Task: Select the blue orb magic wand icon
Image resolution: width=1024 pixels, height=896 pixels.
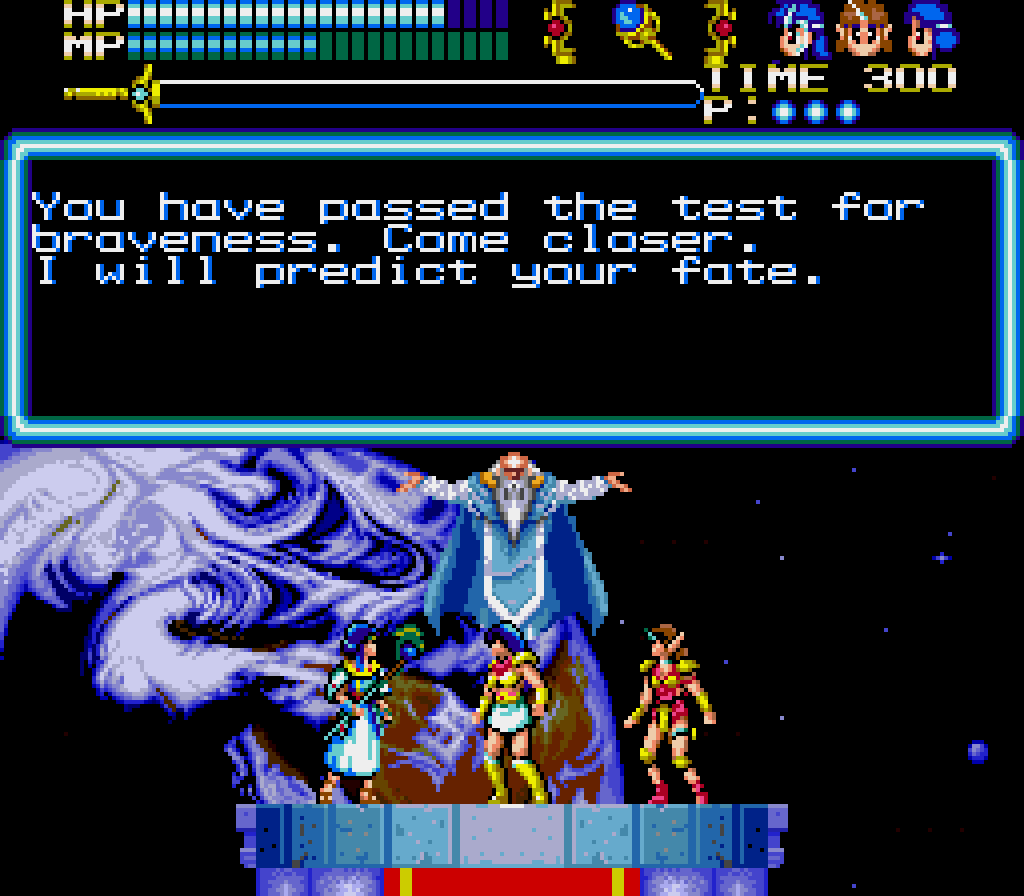Action: [x=640, y=28]
